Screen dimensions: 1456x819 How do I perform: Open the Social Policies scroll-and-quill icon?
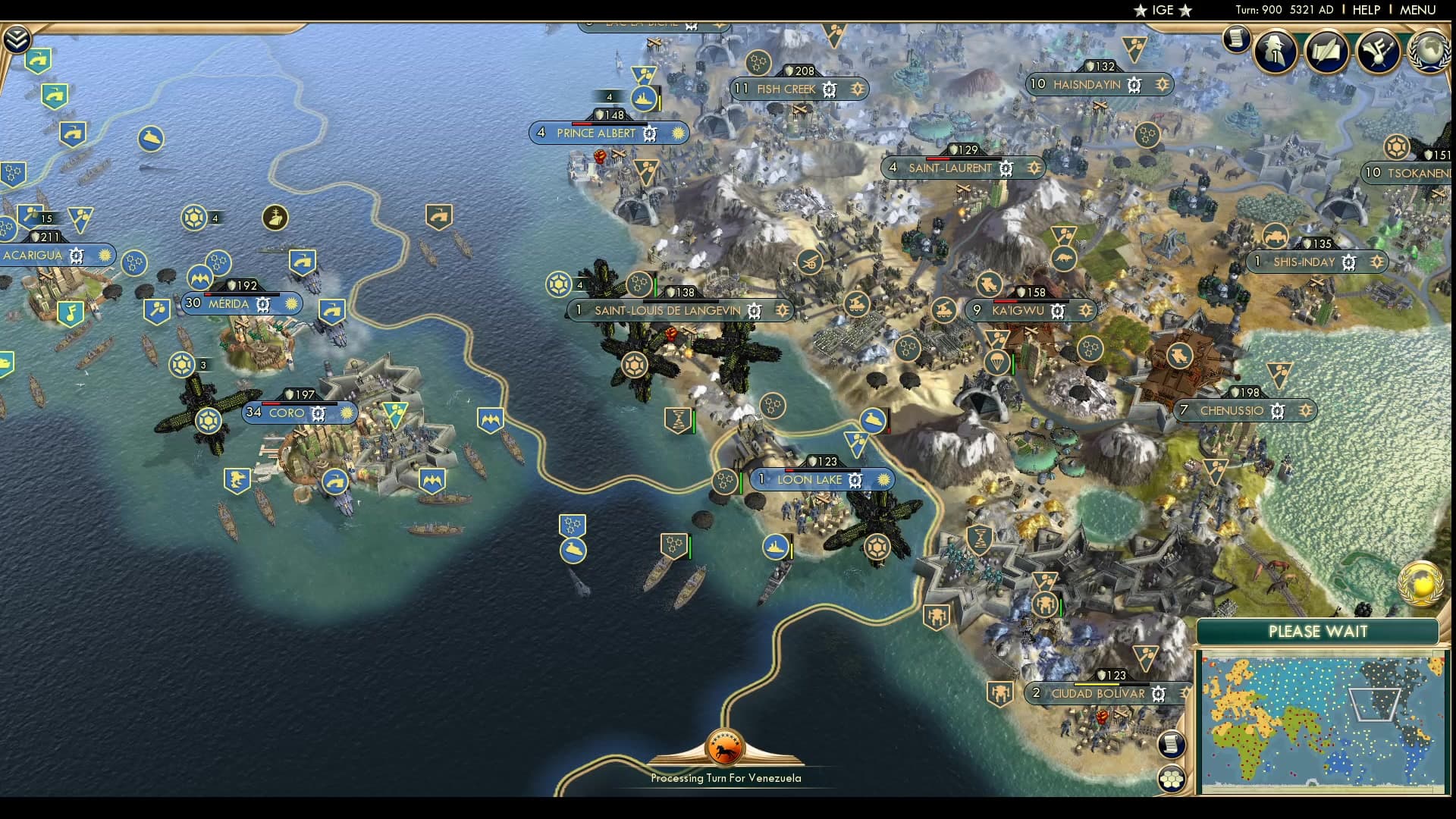(x=1326, y=52)
